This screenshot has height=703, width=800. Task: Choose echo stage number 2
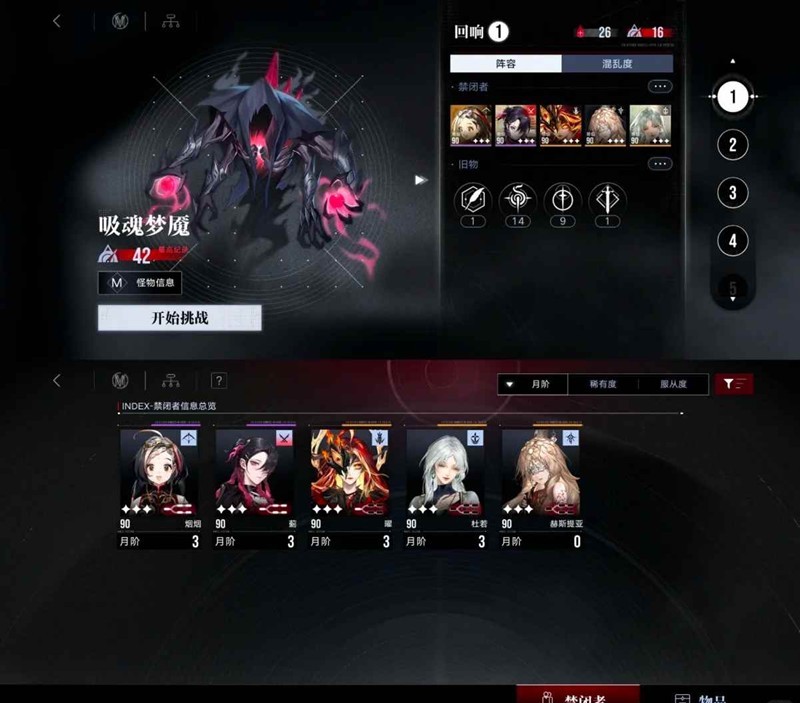tap(732, 145)
